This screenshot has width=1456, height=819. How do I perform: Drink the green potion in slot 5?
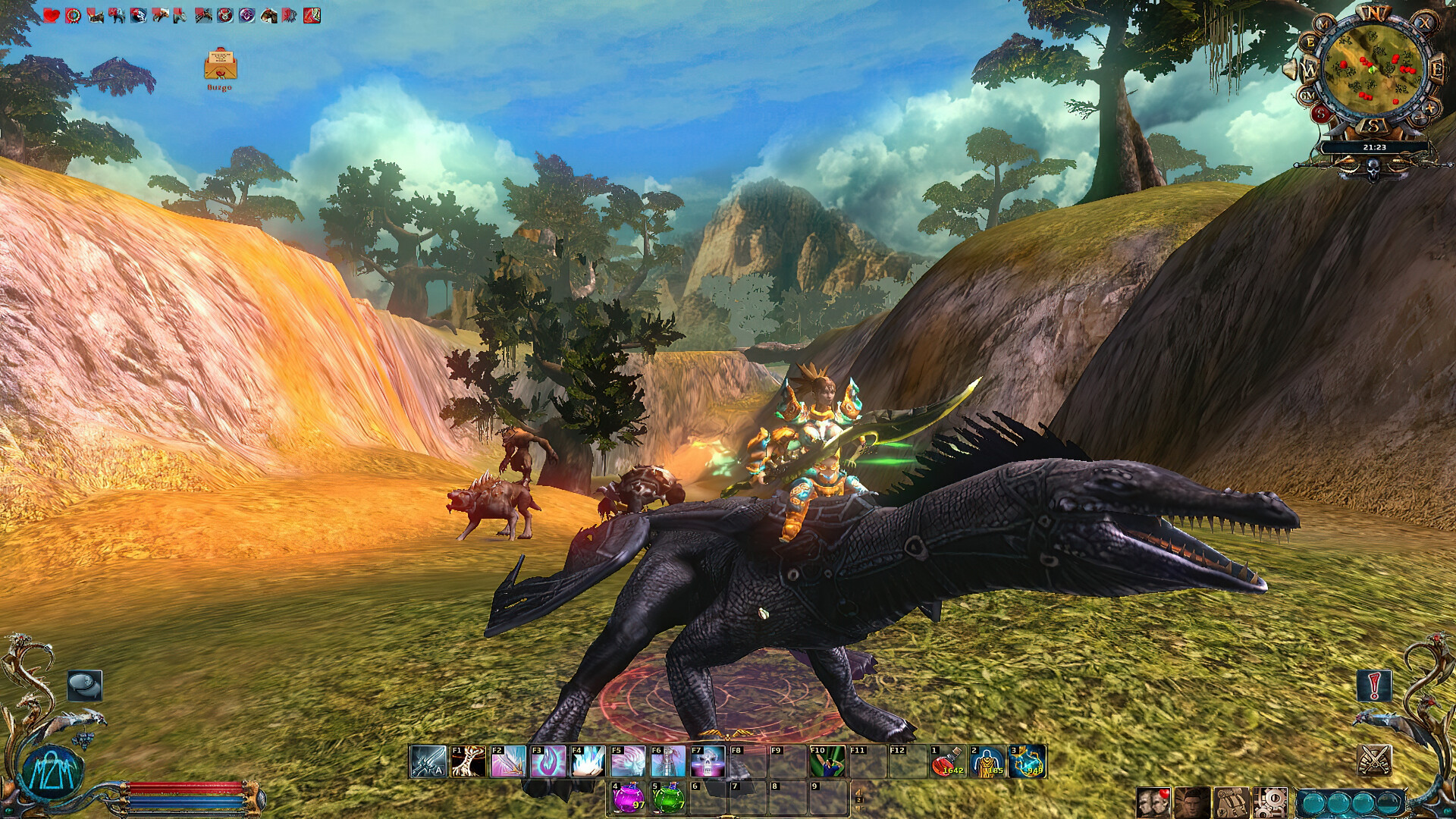667,796
